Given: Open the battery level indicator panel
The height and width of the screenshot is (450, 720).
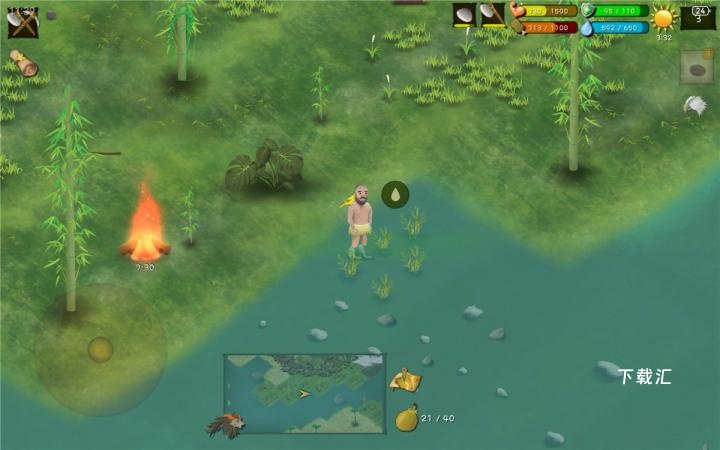Looking at the screenshot, I should (x=698, y=16).
